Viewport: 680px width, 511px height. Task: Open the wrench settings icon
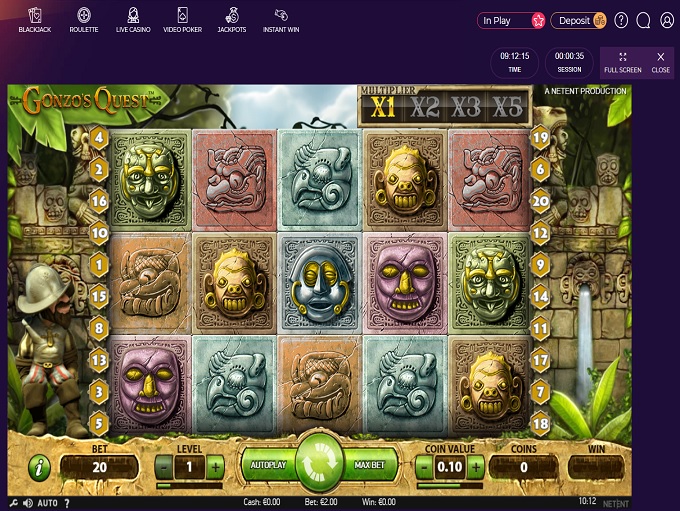pyautogui.click(x=14, y=502)
